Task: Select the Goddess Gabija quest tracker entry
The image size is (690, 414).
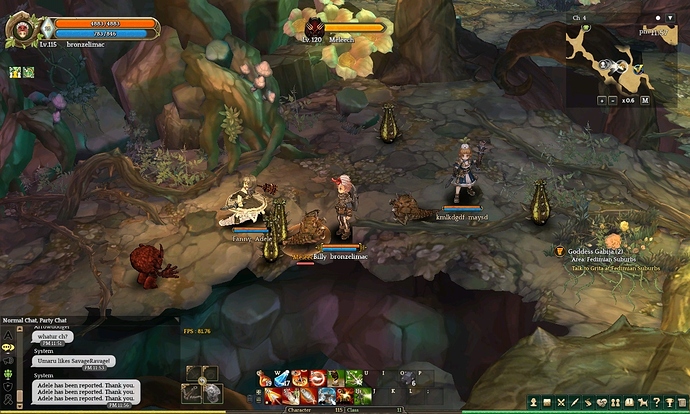Action: [596, 251]
